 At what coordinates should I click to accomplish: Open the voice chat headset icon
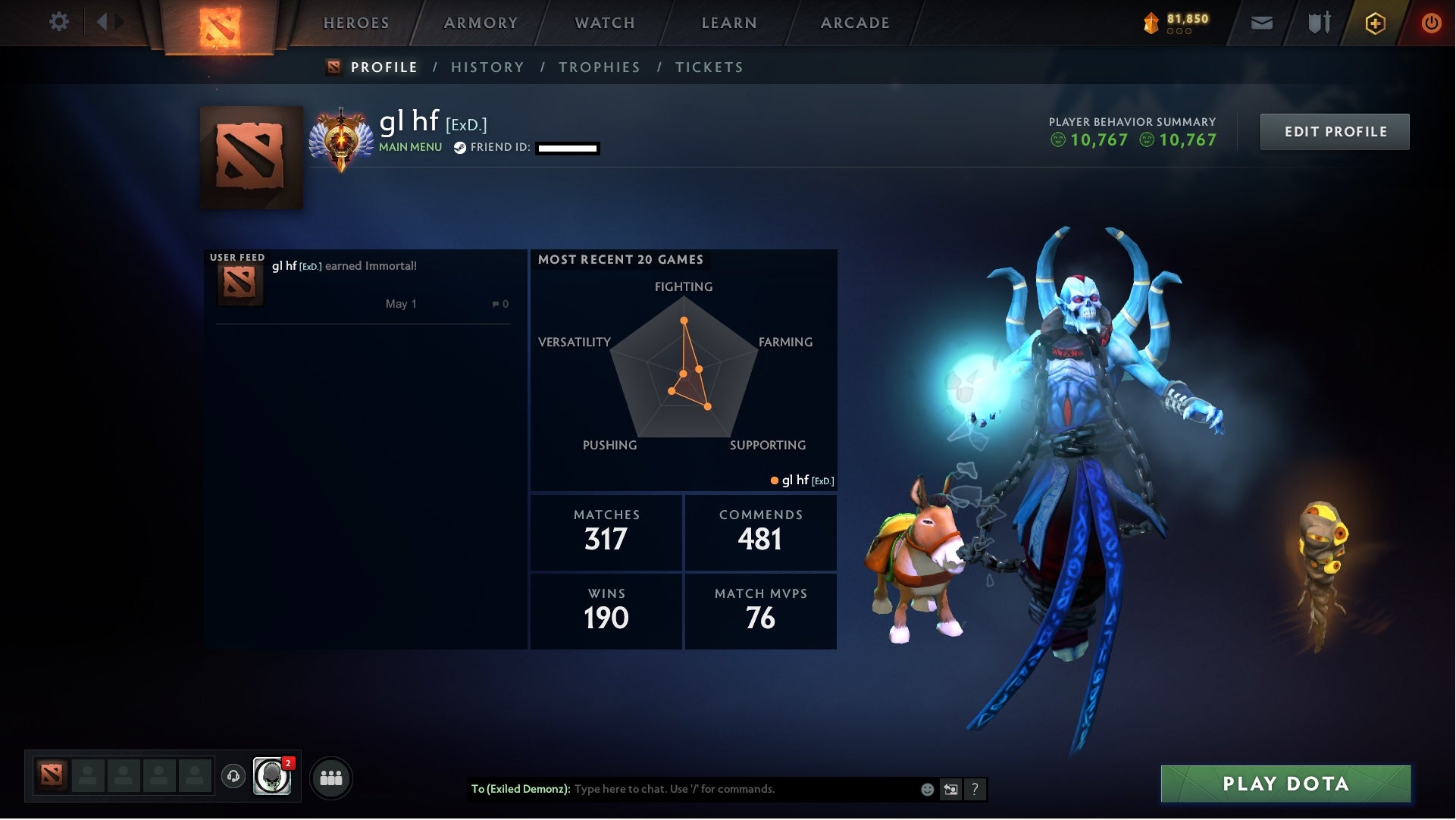point(234,777)
